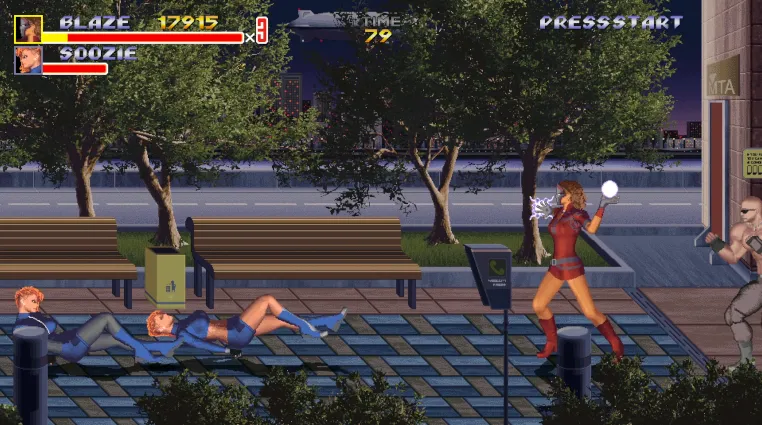762x425 pixels.
Task: Click Blaze's player portrait icon
Action: pyautogui.click(x=28, y=28)
